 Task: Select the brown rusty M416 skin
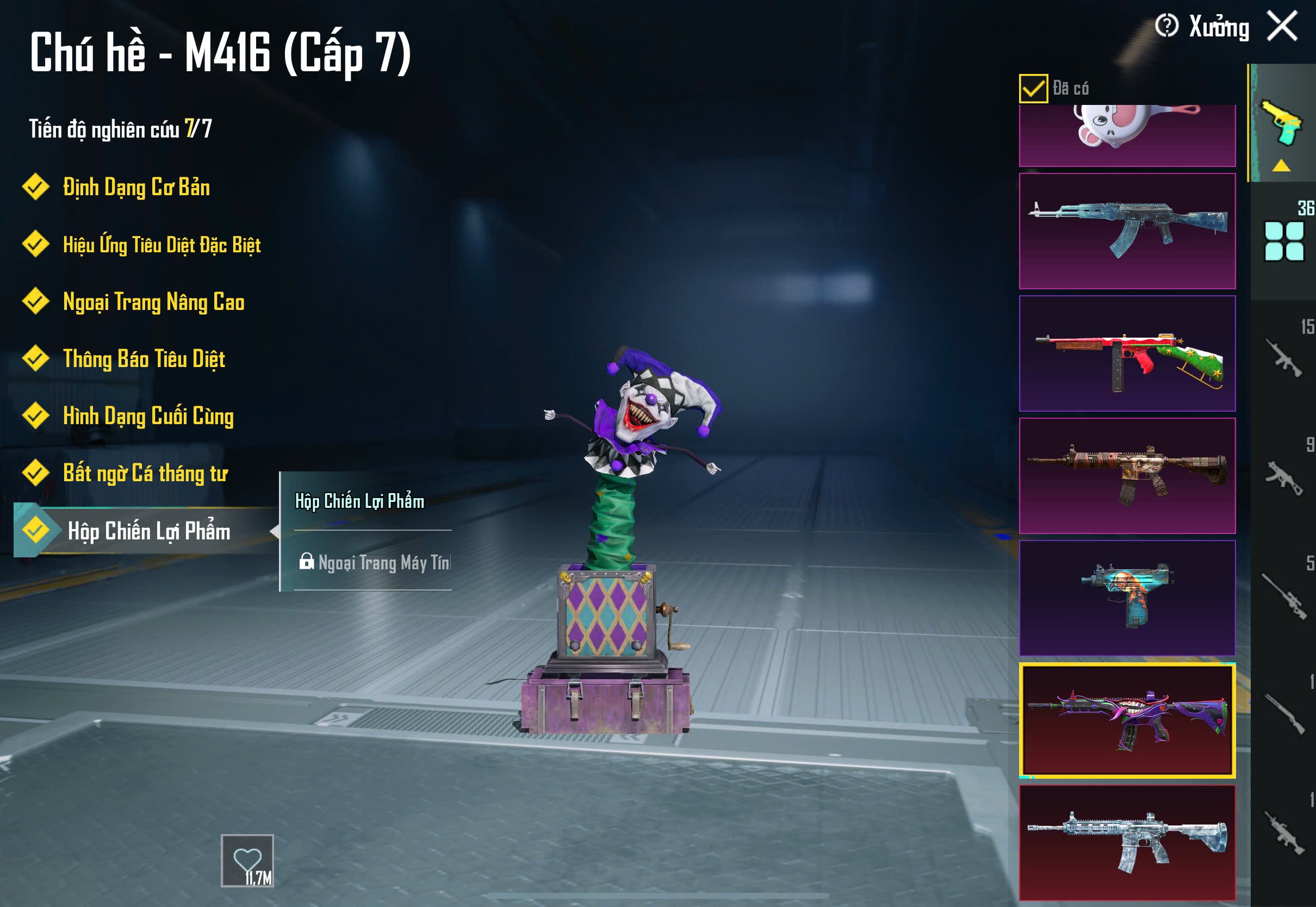(1127, 476)
